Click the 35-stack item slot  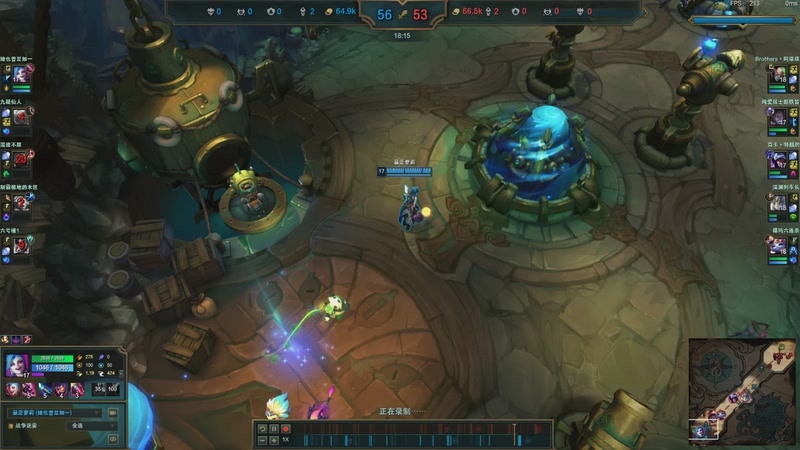[100, 388]
